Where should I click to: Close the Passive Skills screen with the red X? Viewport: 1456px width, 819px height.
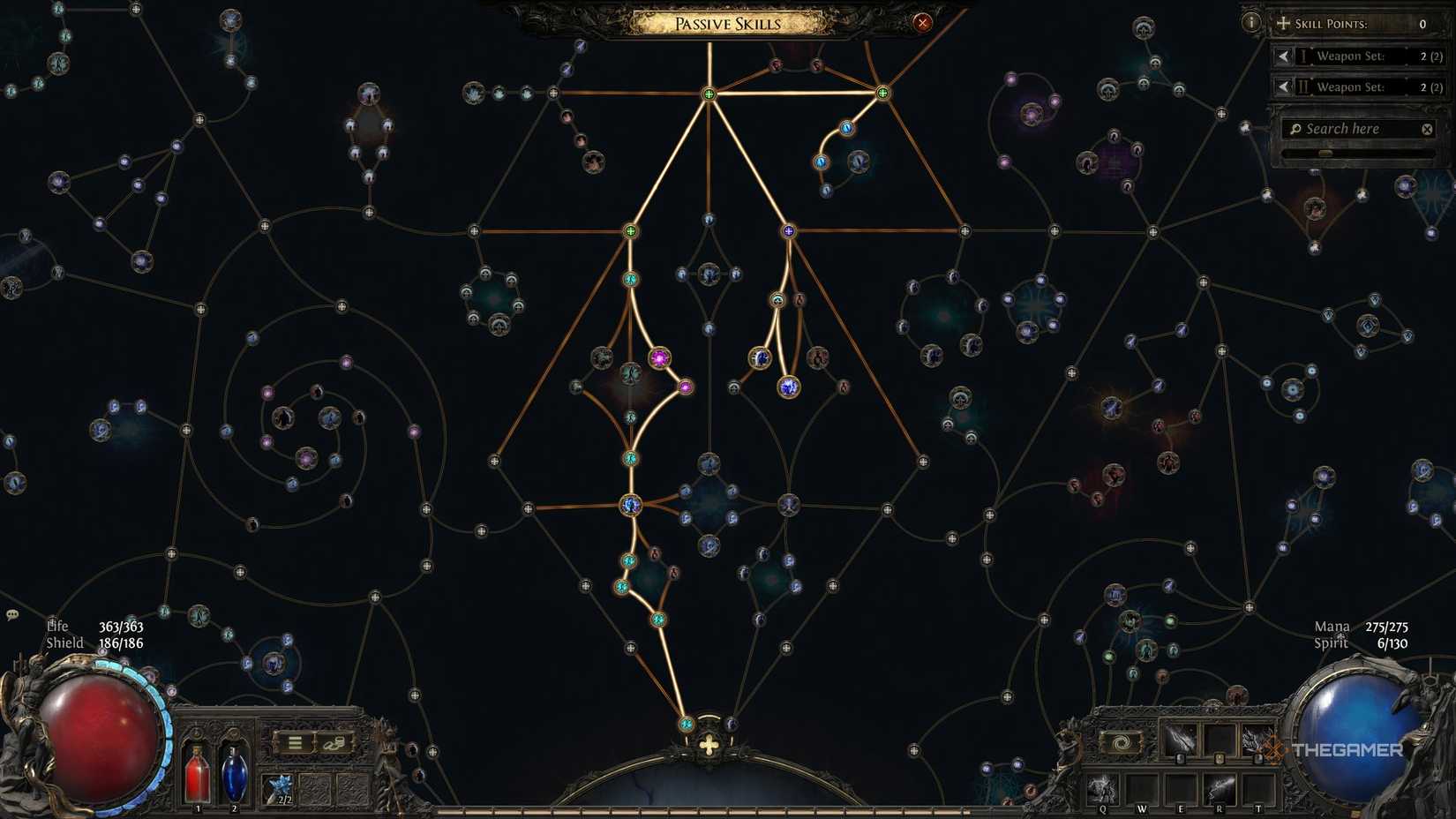[x=921, y=22]
